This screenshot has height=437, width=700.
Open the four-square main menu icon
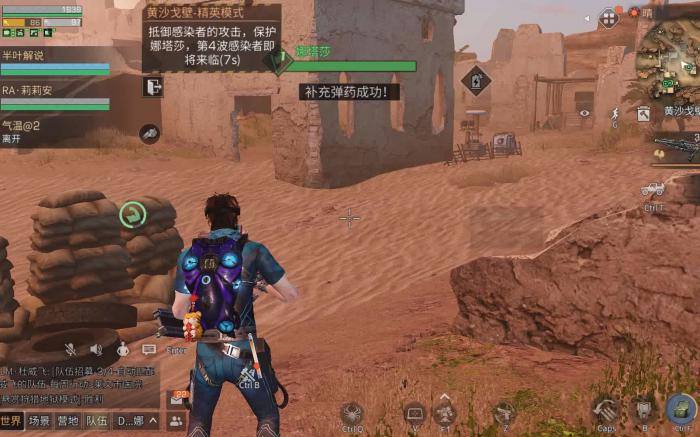(608, 18)
